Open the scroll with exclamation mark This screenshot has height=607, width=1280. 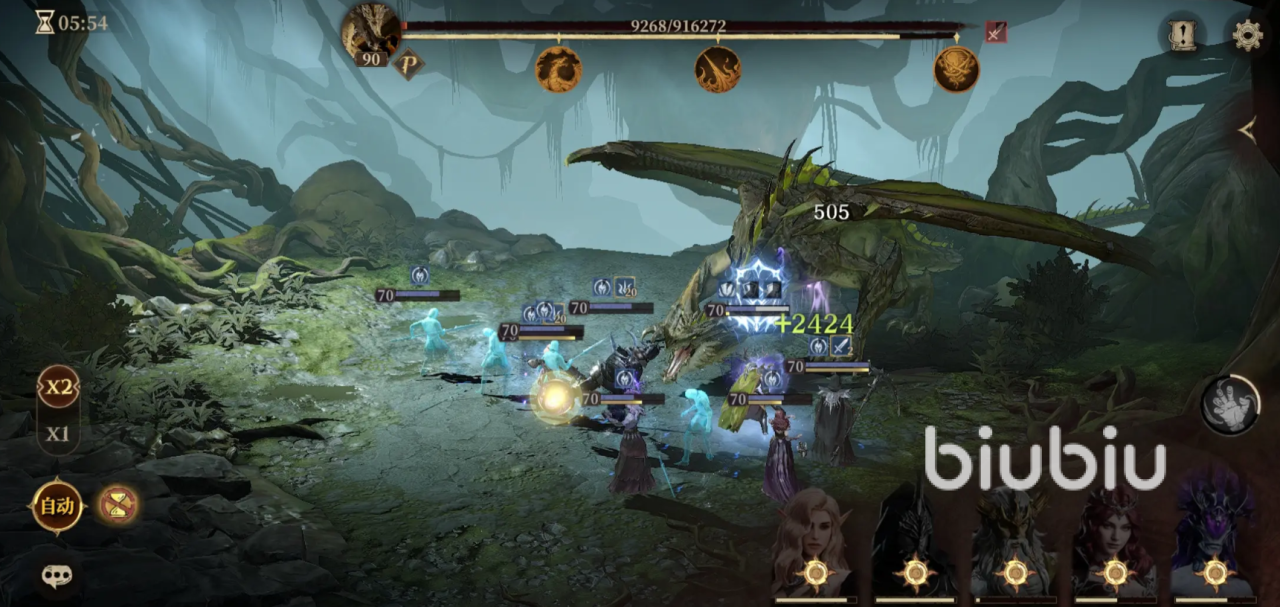coord(1184,36)
